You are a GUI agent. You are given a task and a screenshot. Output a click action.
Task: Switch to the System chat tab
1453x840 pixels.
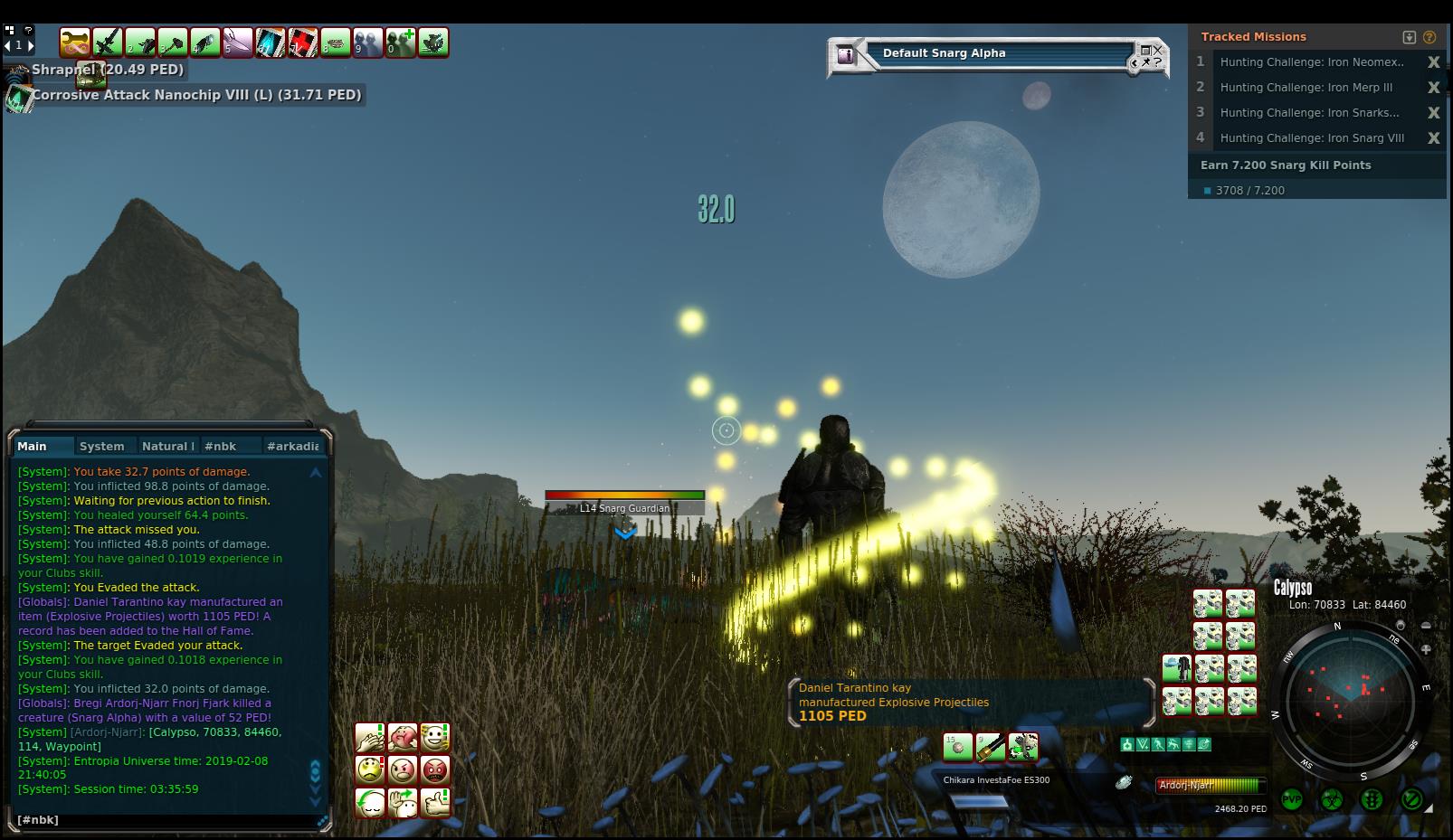[x=101, y=446]
